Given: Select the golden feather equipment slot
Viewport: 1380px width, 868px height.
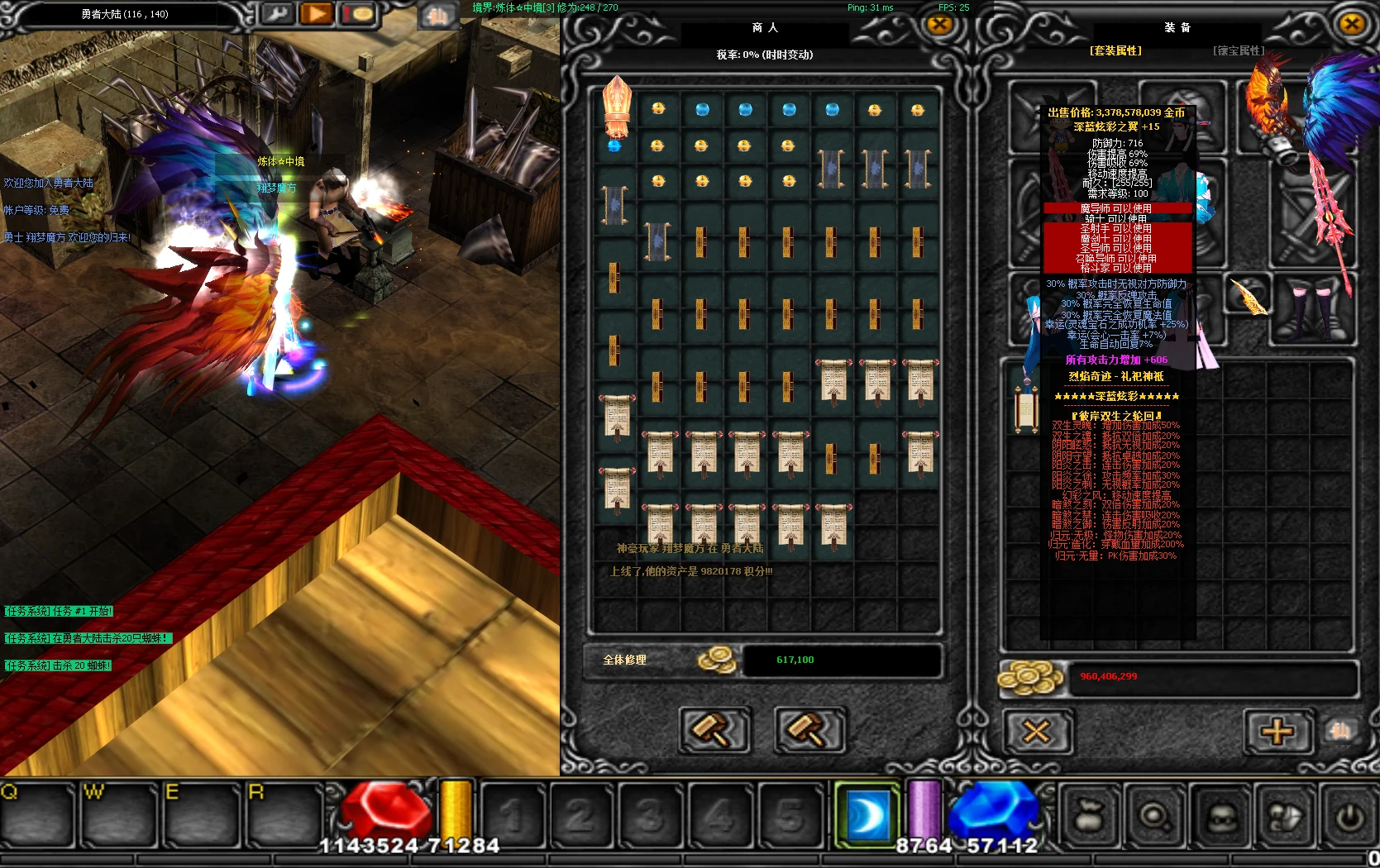Looking at the screenshot, I should coord(1249,296).
